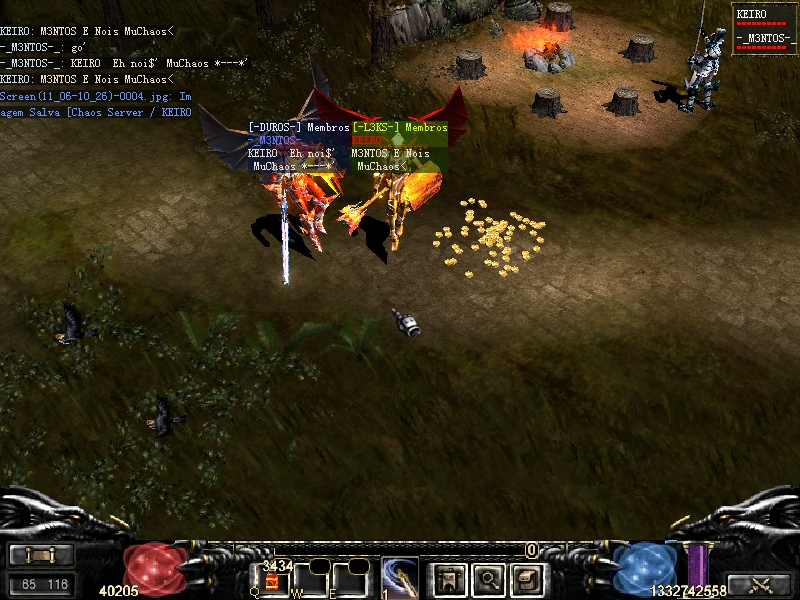800x600 pixels.
Task: Select the red potion in Q slot
Action: [x=271, y=581]
